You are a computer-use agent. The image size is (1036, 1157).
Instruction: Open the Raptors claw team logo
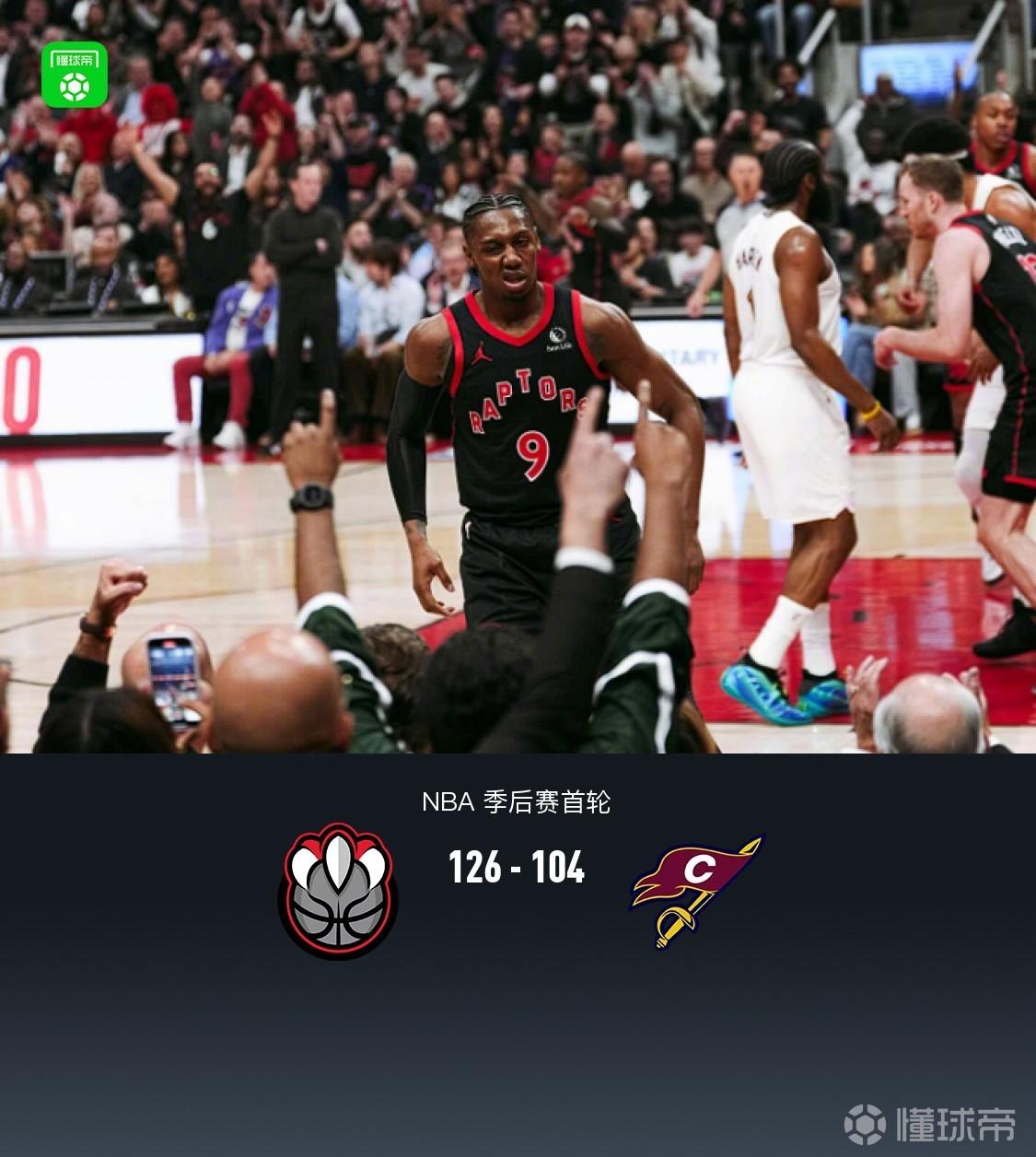338,890
